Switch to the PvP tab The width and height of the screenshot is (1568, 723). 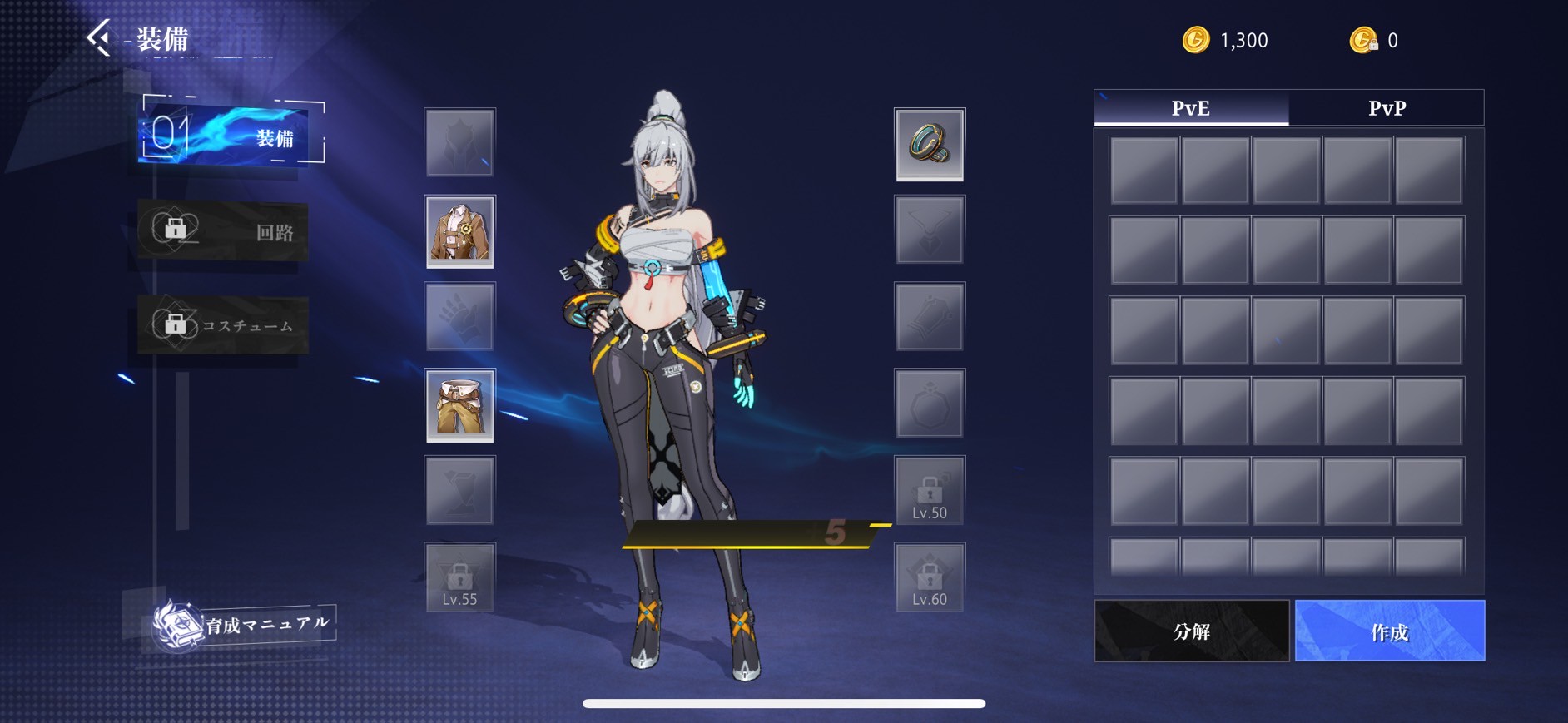(x=1387, y=108)
